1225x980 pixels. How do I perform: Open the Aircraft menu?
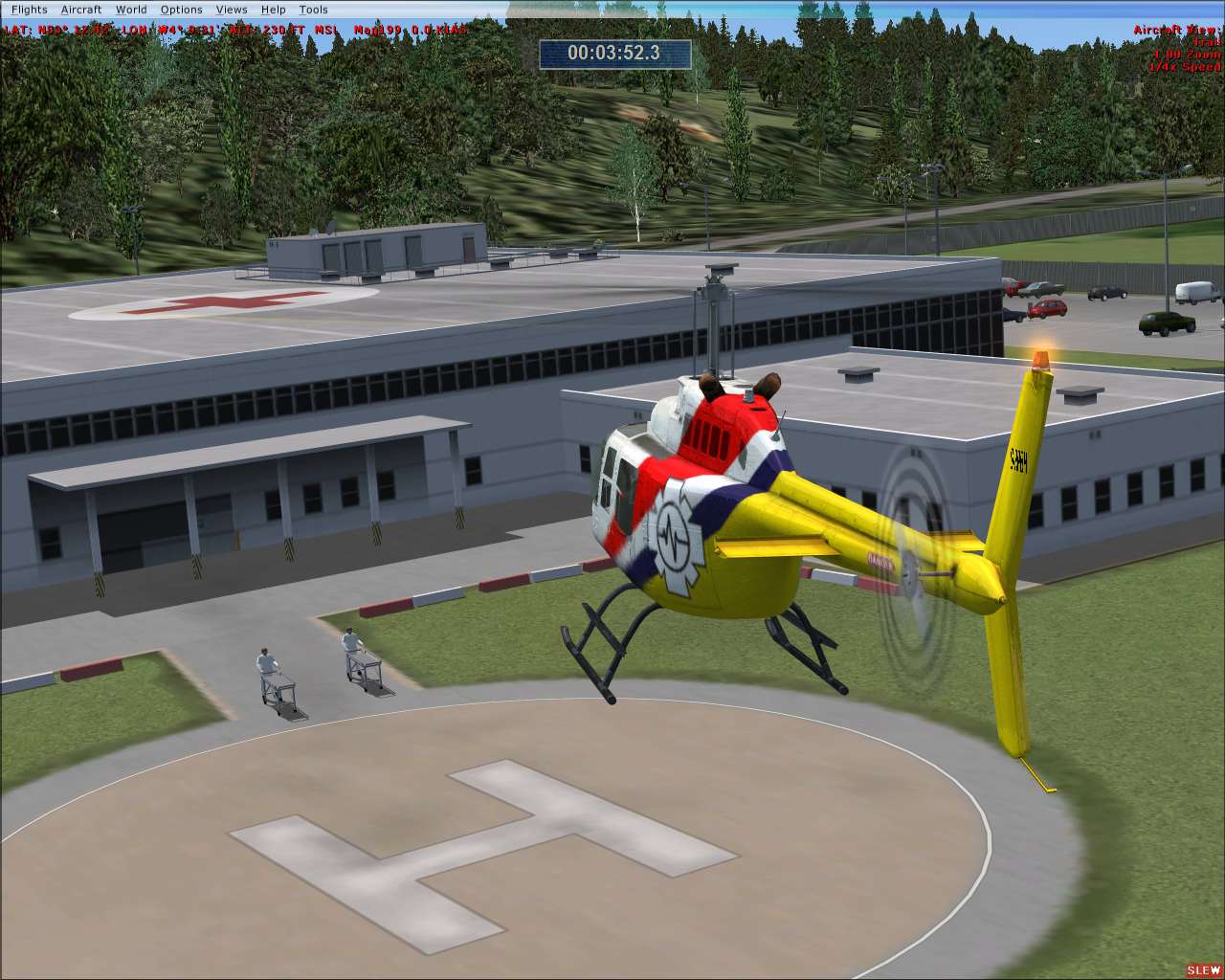pos(79,9)
